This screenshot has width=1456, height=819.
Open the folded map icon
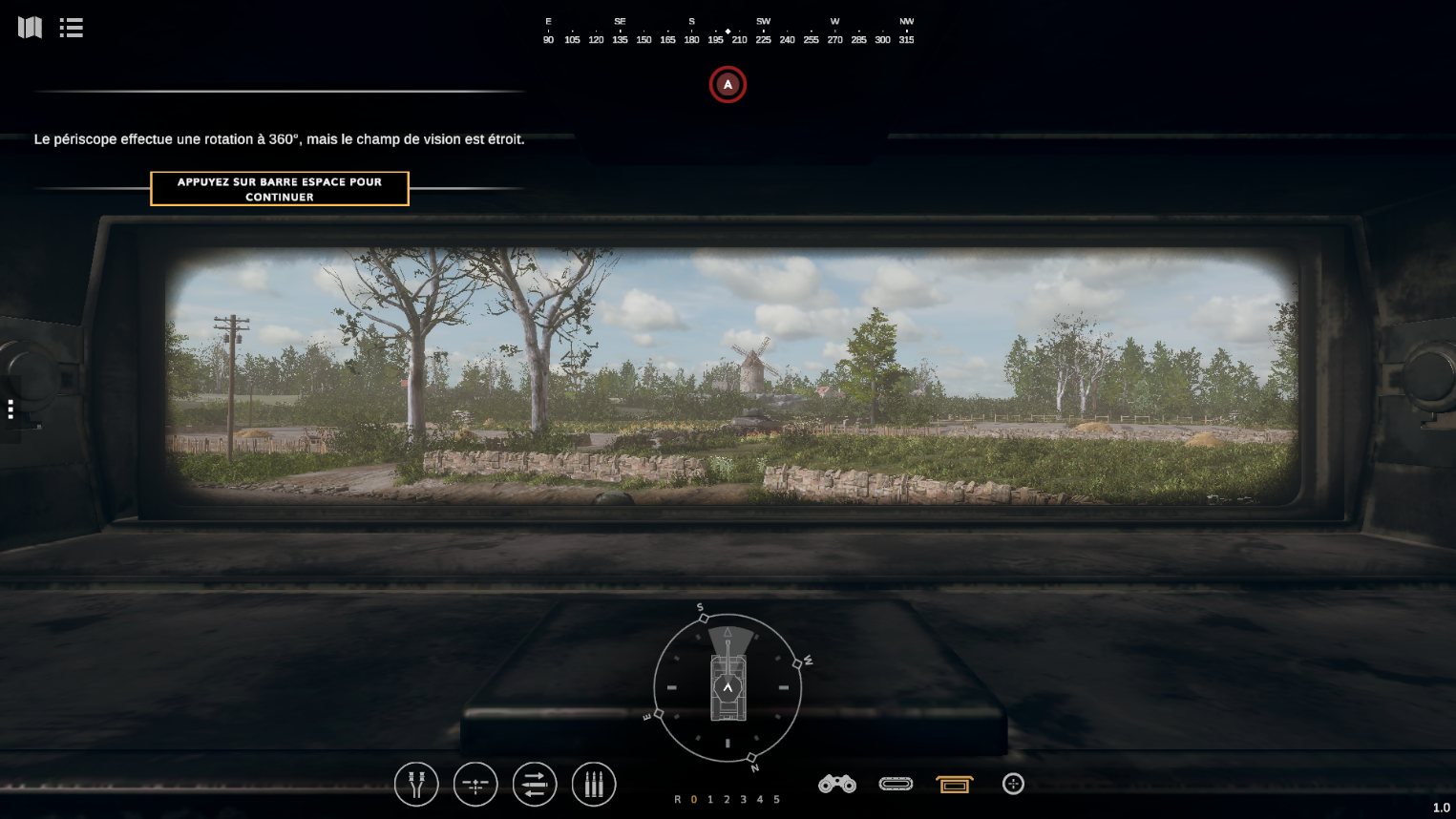(x=30, y=28)
